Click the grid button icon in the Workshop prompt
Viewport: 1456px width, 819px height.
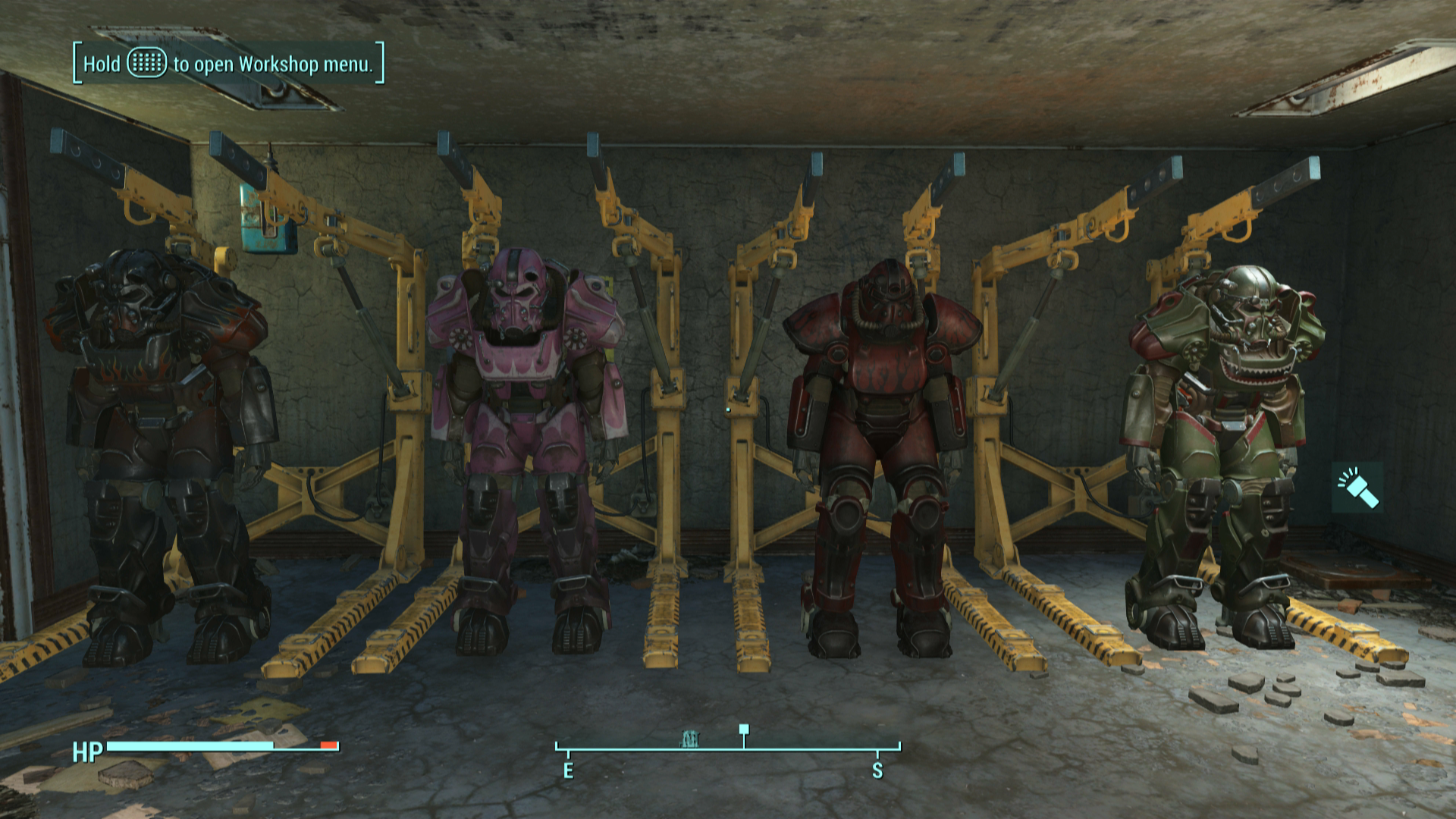tap(146, 65)
